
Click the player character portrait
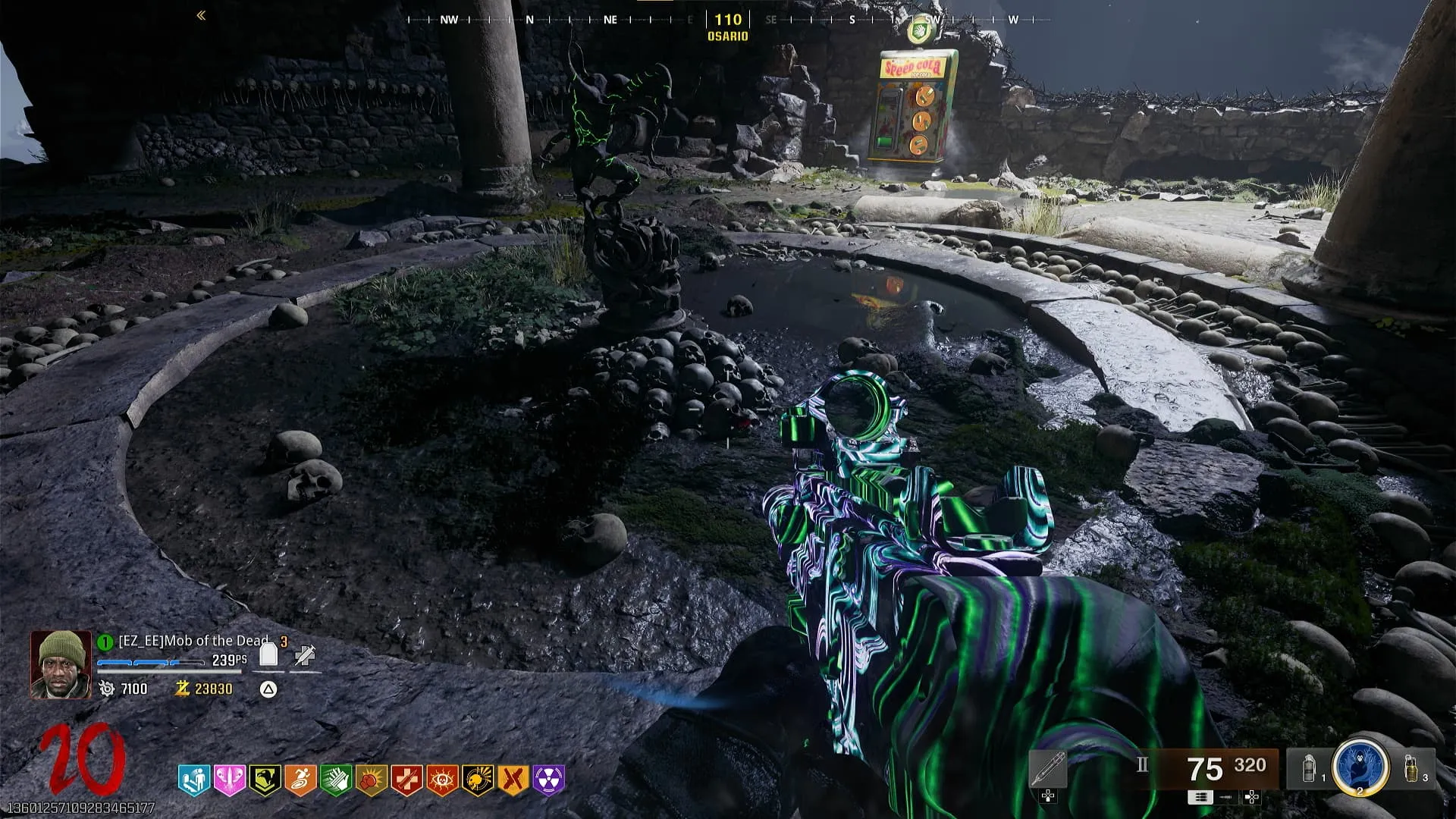61,664
